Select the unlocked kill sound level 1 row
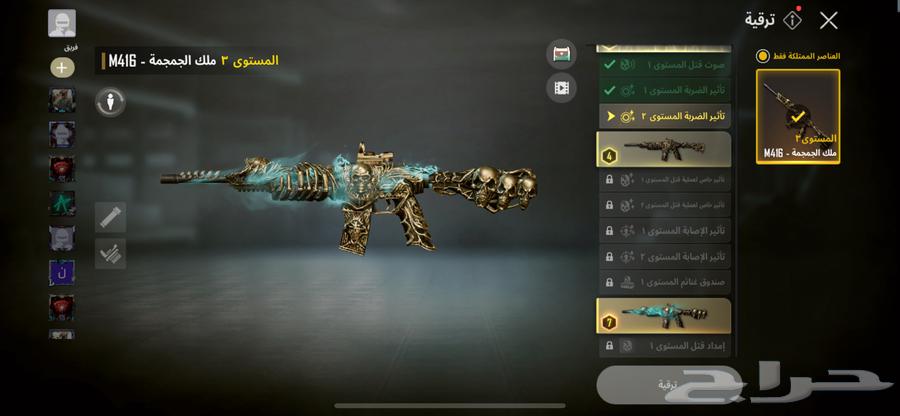 (x=664, y=65)
